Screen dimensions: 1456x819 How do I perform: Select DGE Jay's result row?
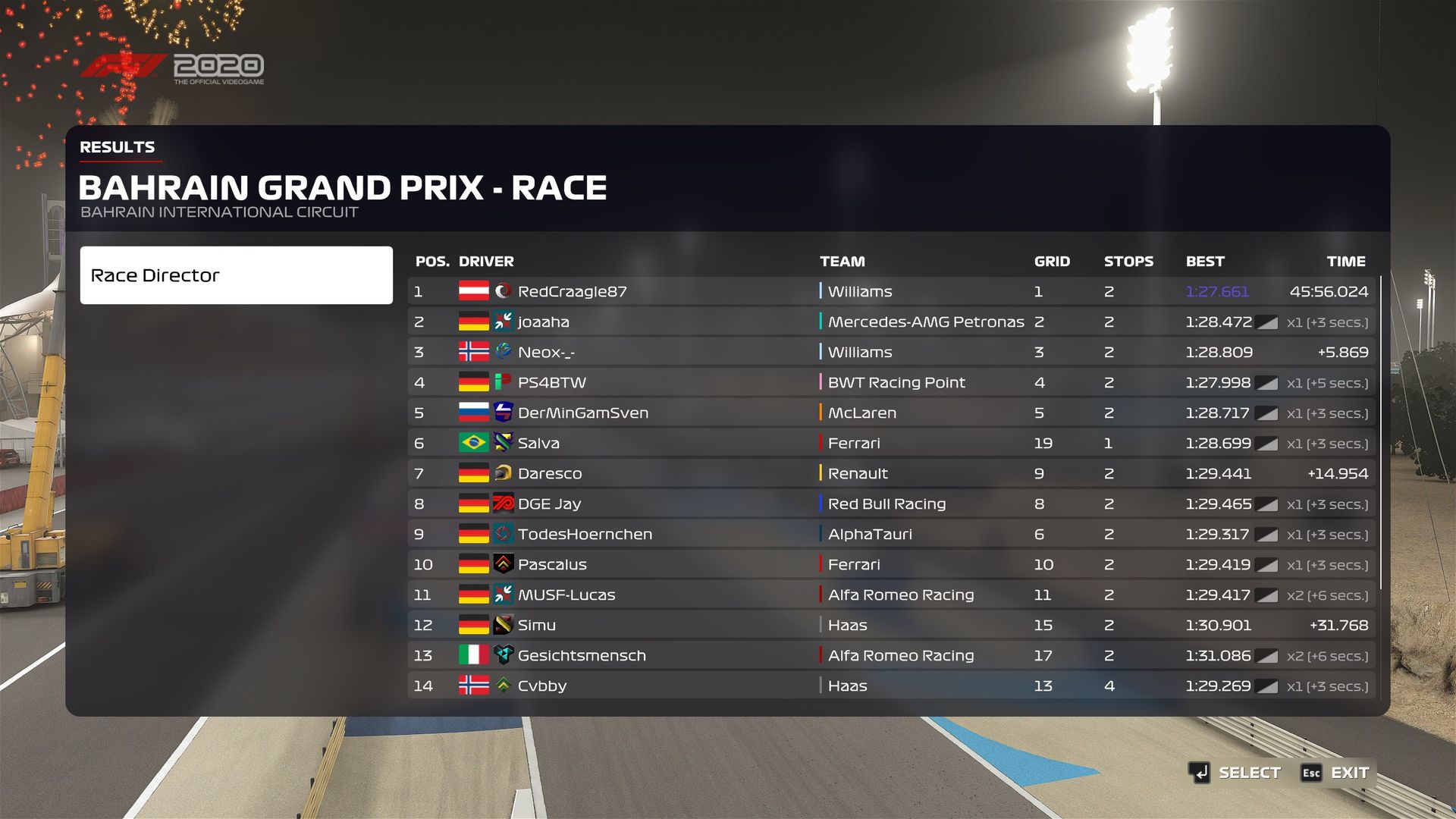tap(891, 504)
